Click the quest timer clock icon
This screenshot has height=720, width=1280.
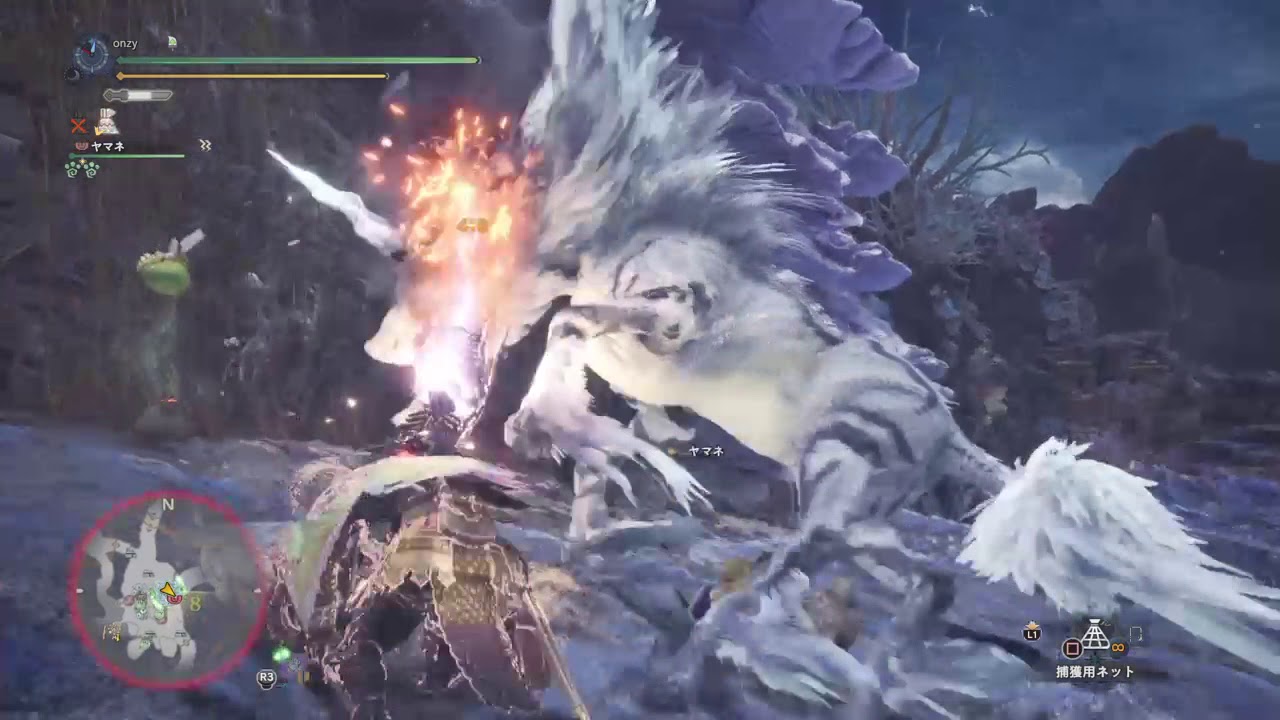[93, 54]
